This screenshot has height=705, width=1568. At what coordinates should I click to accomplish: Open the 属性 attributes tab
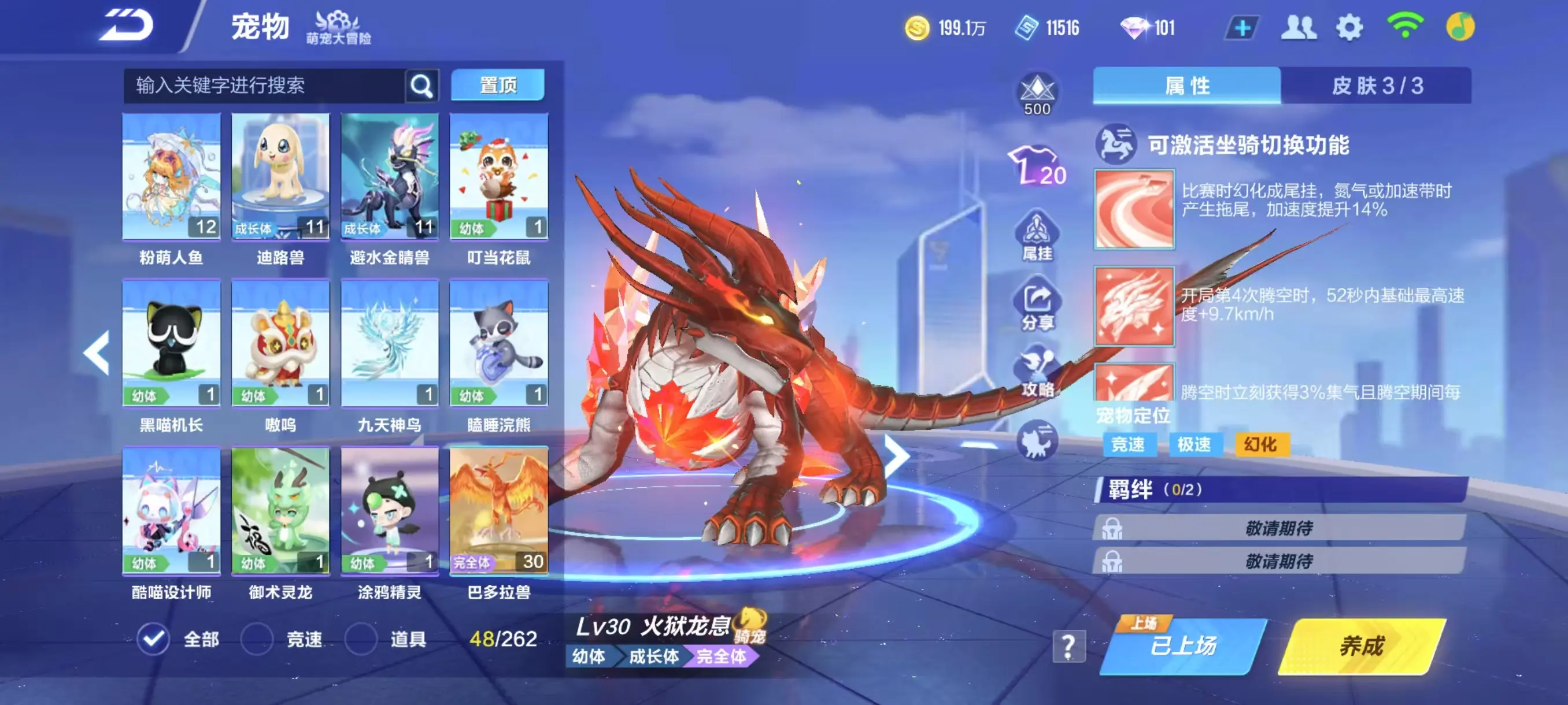(x=1186, y=86)
